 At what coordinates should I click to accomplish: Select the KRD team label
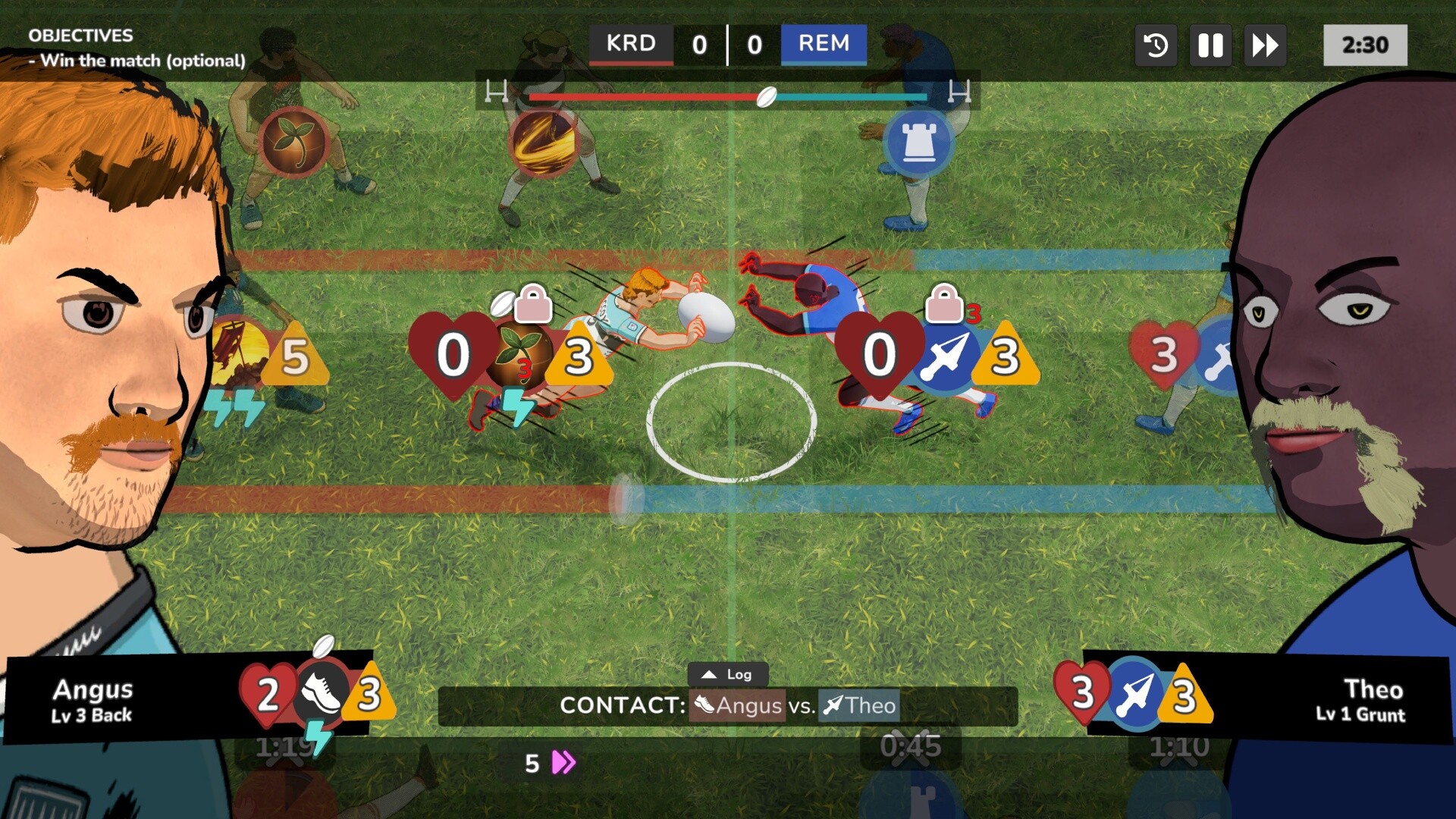[x=632, y=44]
